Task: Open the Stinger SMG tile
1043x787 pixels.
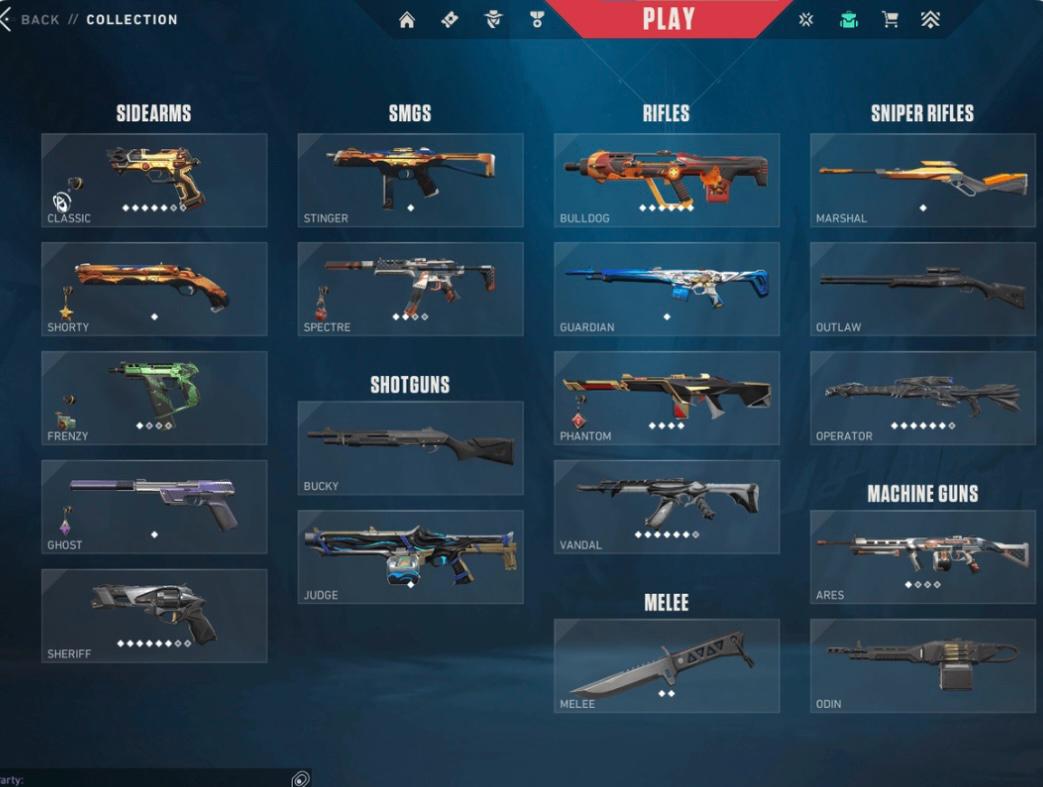Action: 410,180
